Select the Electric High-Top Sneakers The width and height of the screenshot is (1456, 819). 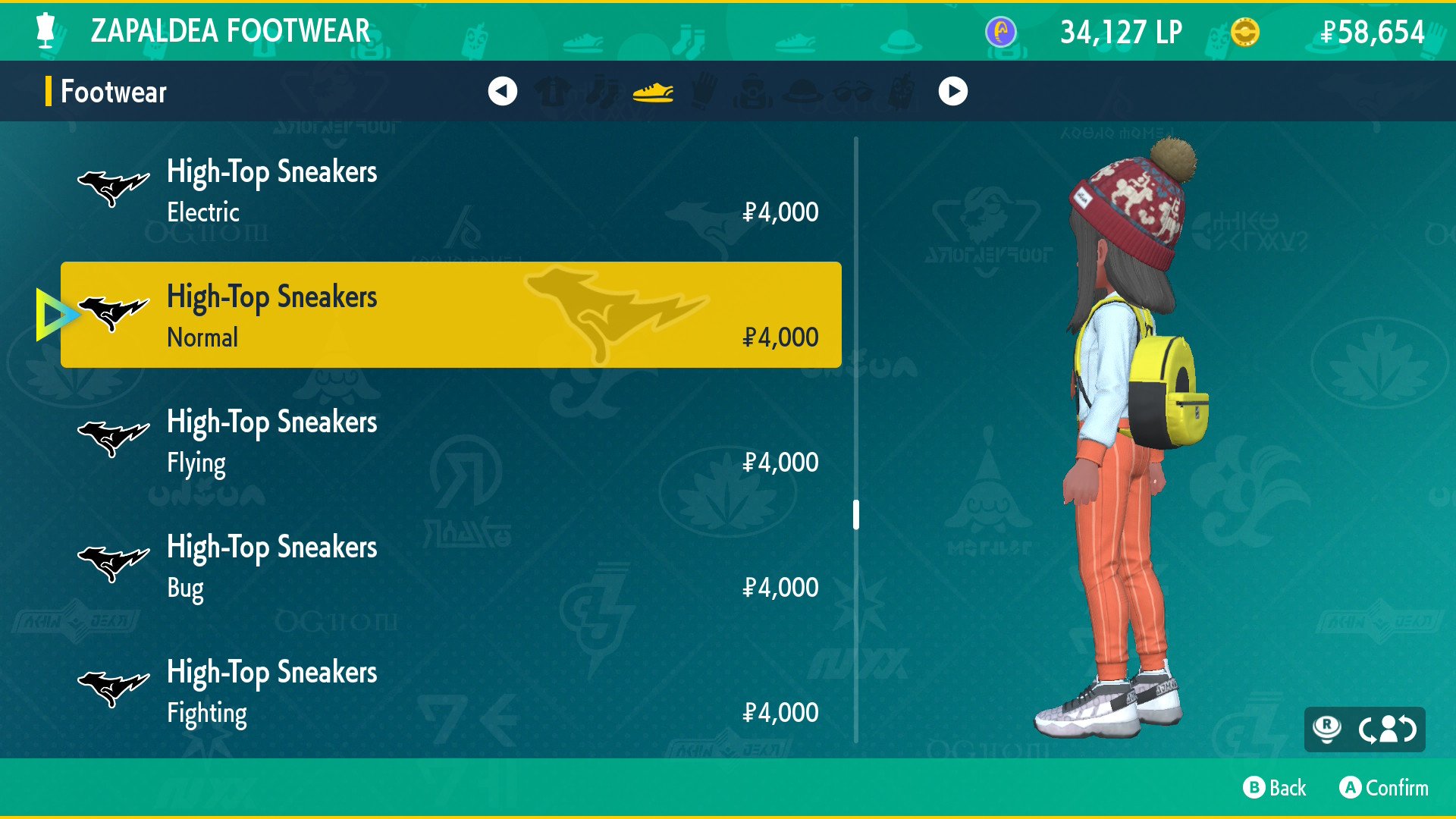(450, 191)
